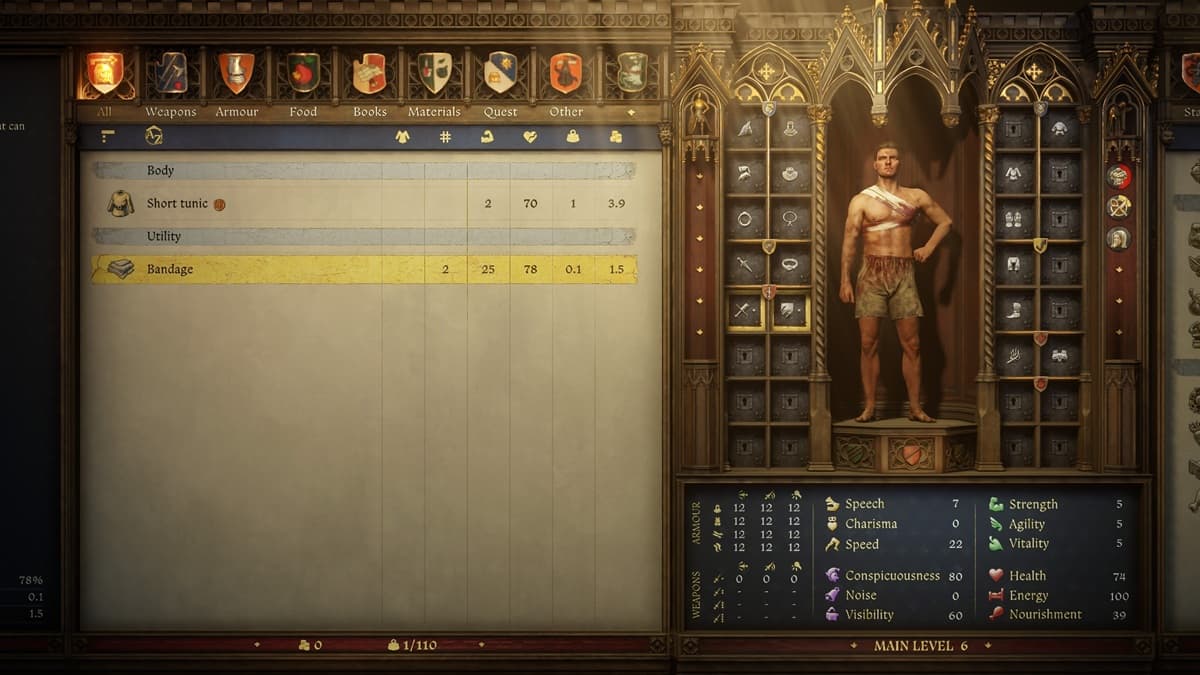
Task: Select the All items shield tab
Action: [x=104, y=75]
